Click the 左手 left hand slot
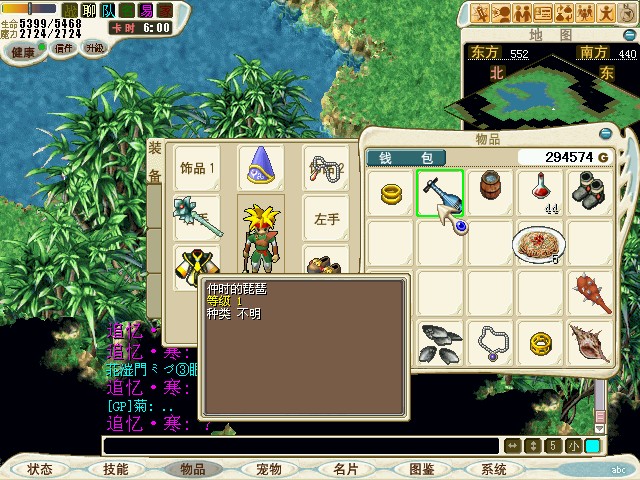The height and width of the screenshot is (480, 640). (x=327, y=218)
